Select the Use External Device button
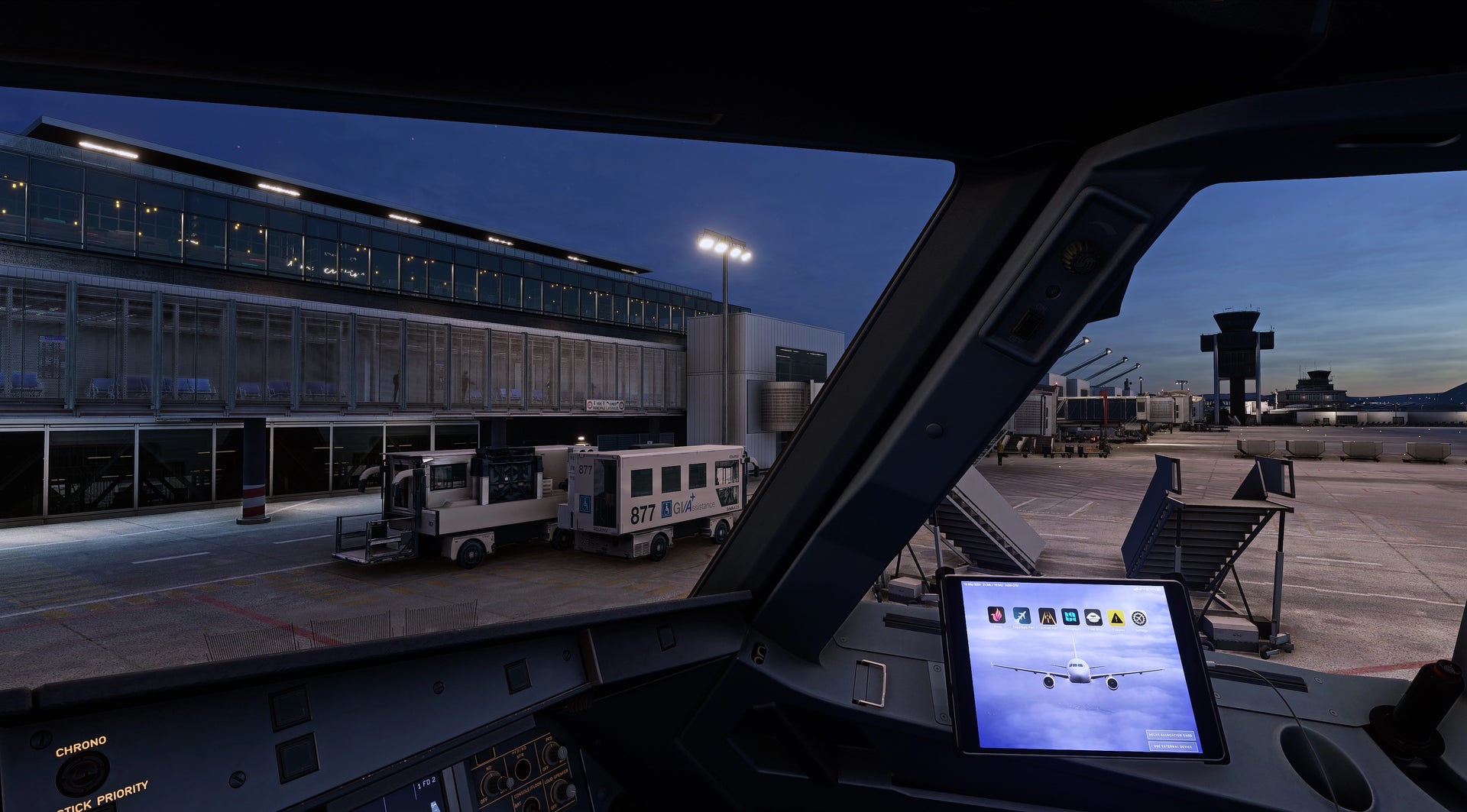This screenshot has height=812, width=1467. tap(1173, 746)
